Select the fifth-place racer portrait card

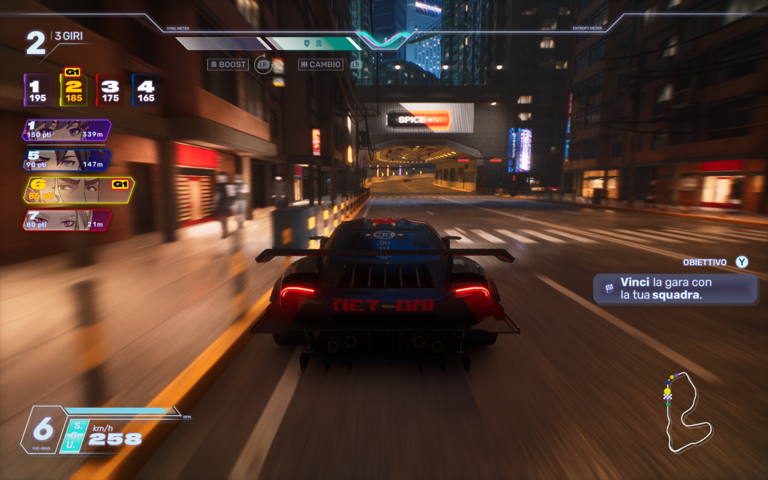(66, 160)
